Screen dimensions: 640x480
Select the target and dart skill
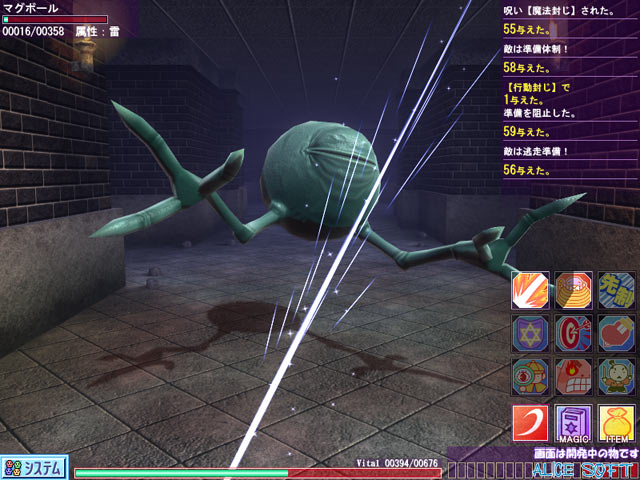574,333
